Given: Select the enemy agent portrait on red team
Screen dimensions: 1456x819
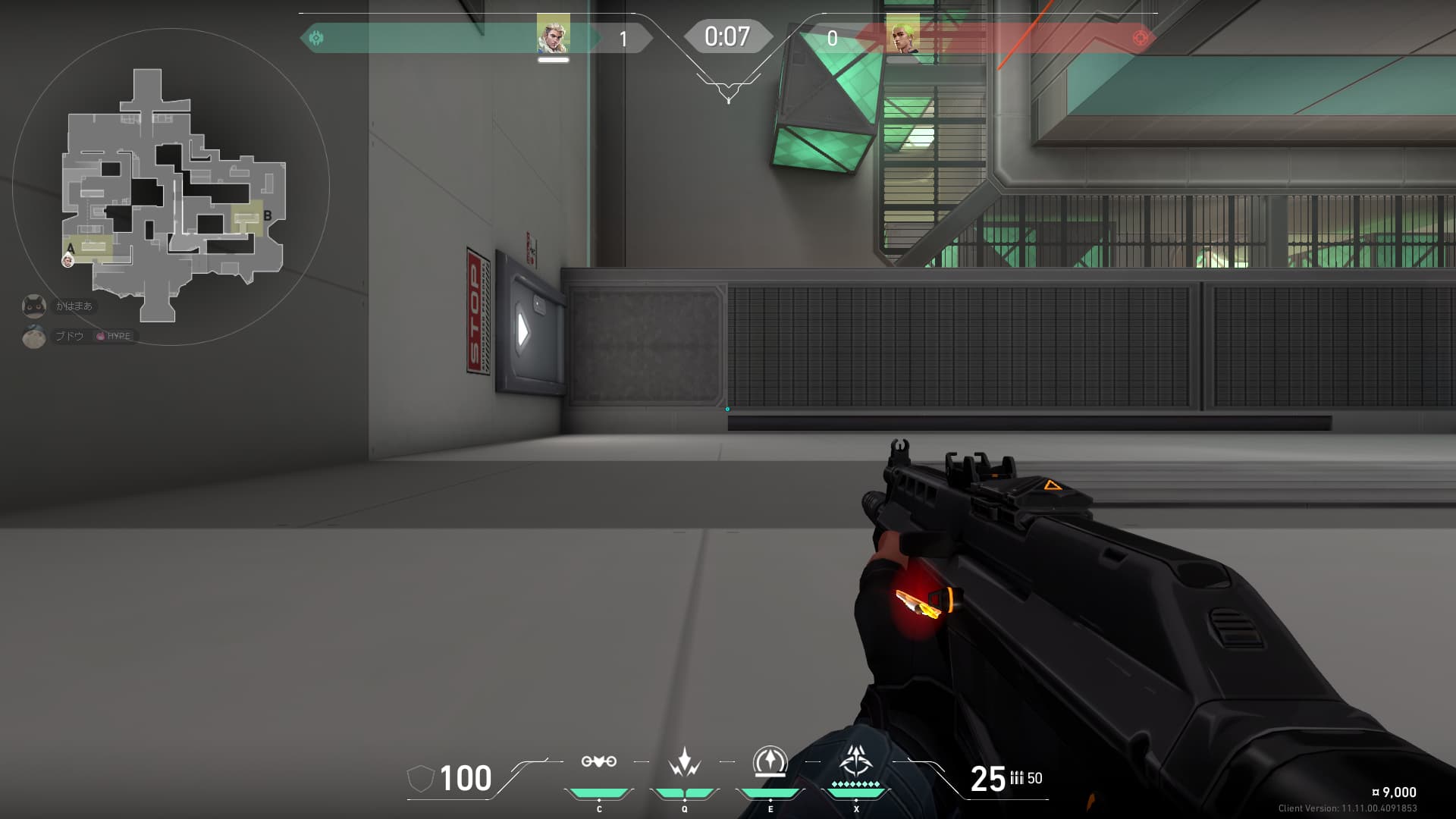Looking at the screenshot, I should pyautogui.click(x=902, y=35).
